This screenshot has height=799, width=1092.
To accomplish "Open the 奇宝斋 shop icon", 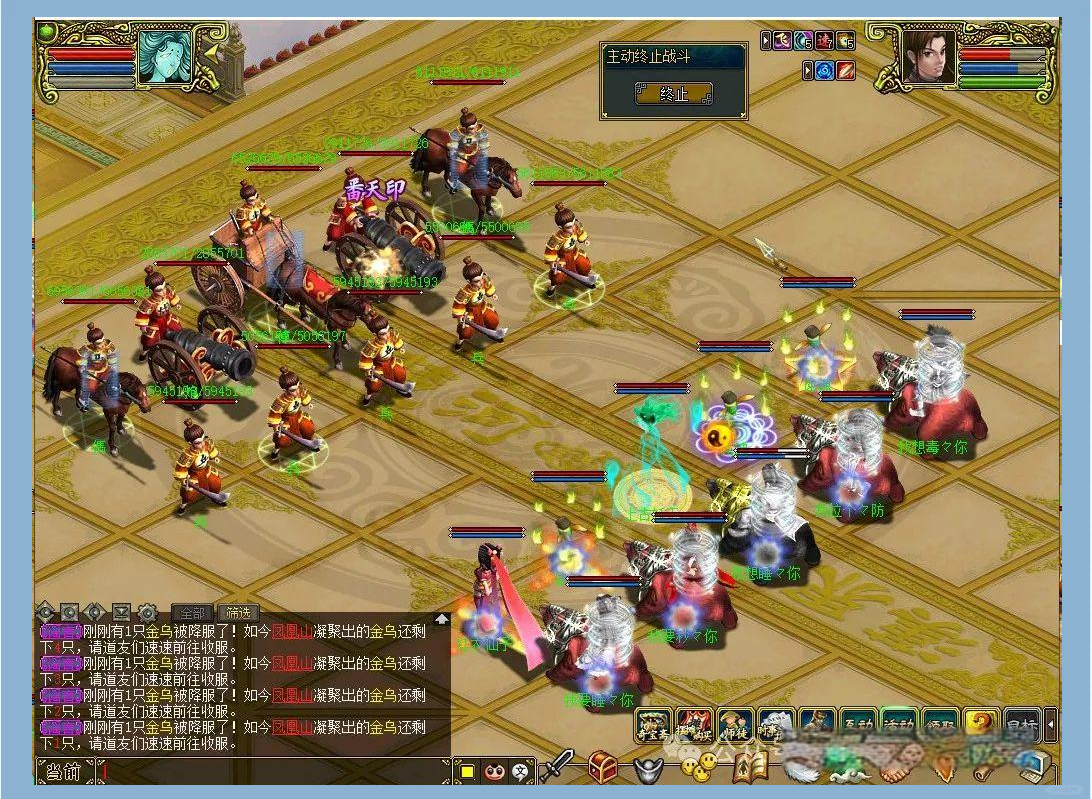I will coord(653,725).
